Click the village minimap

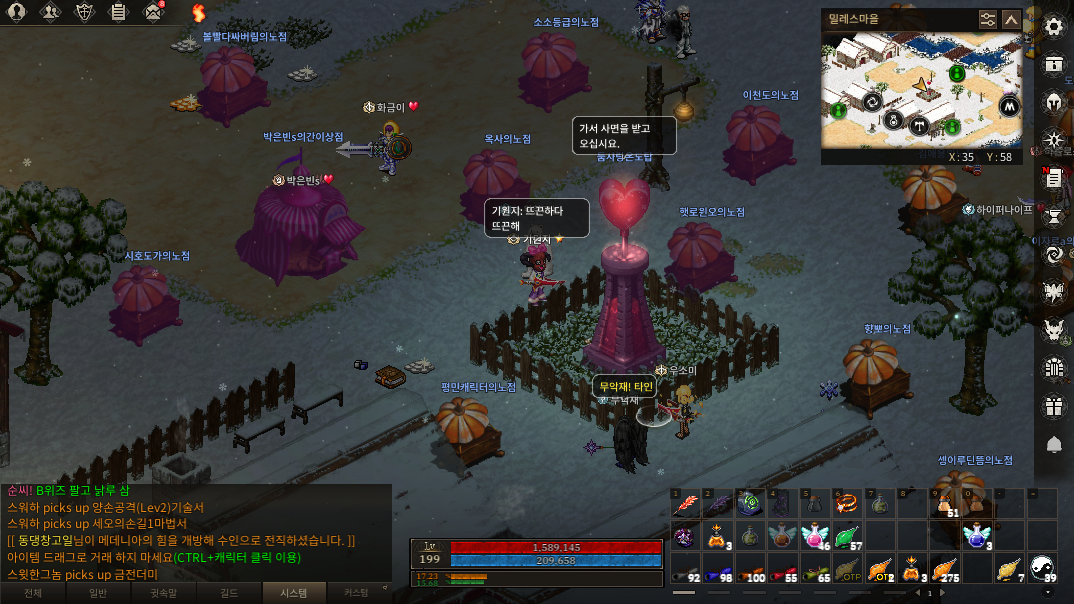pos(921,90)
